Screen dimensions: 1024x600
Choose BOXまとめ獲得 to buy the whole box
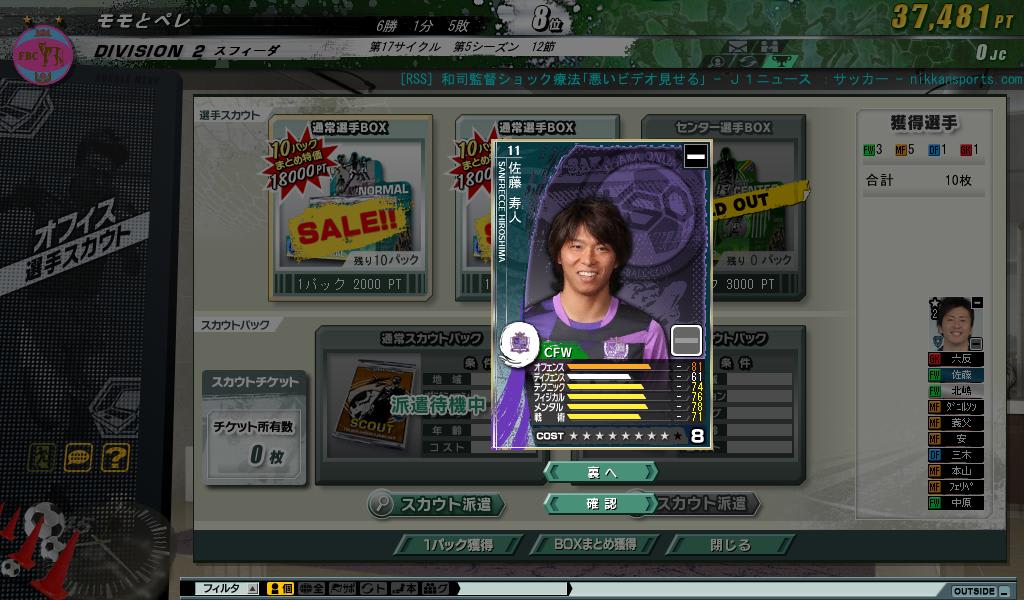pyautogui.click(x=595, y=545)
